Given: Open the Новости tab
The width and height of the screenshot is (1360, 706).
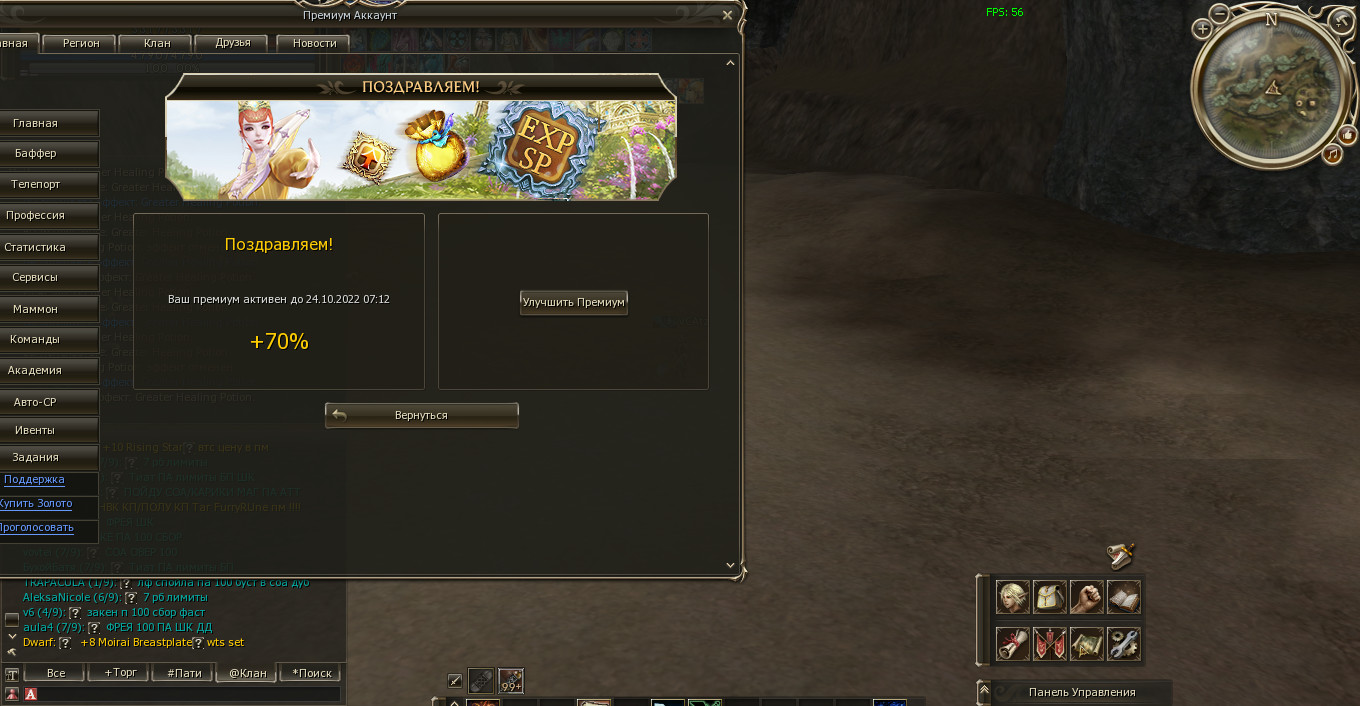Looking at the screenshot, I should pyautogui.click(x=314, y=43).
